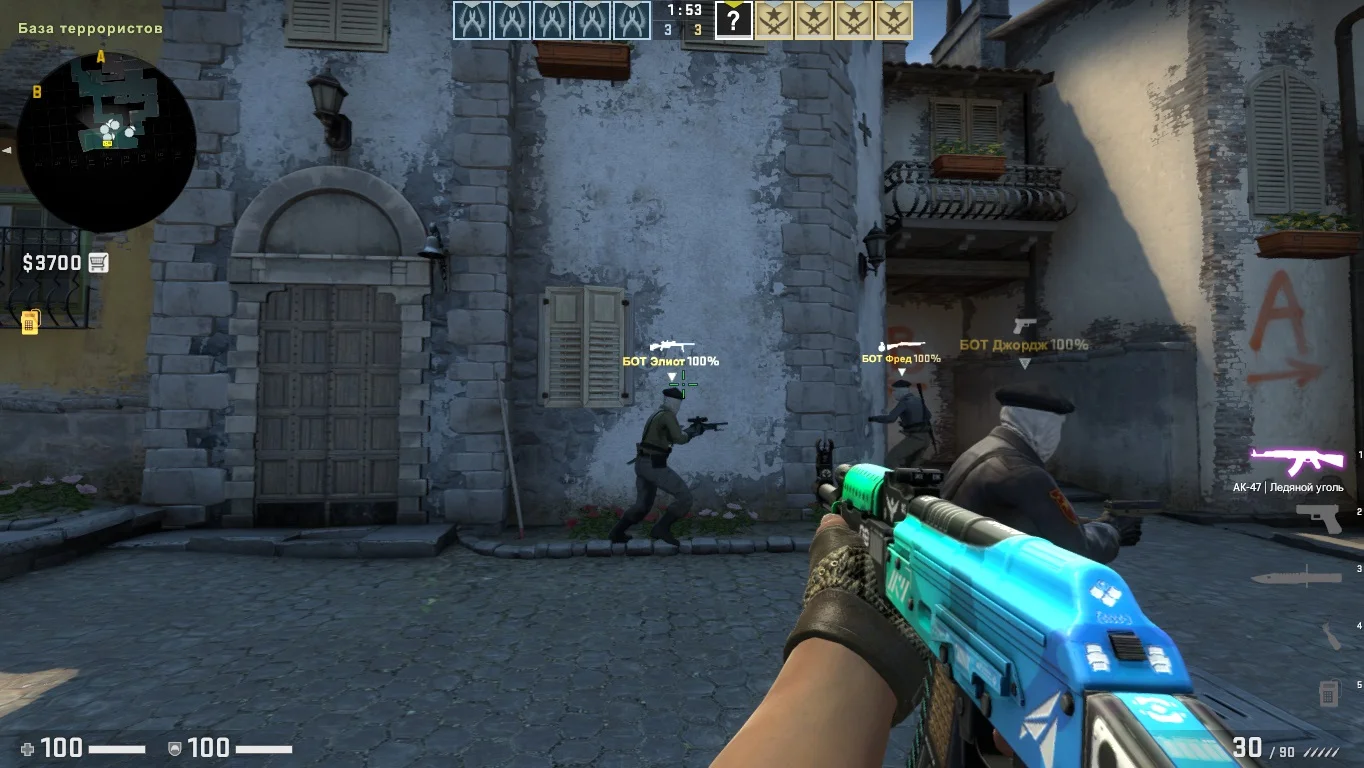
Task: Select the C4 bomb in slot 5
Action: point(1328,692)
